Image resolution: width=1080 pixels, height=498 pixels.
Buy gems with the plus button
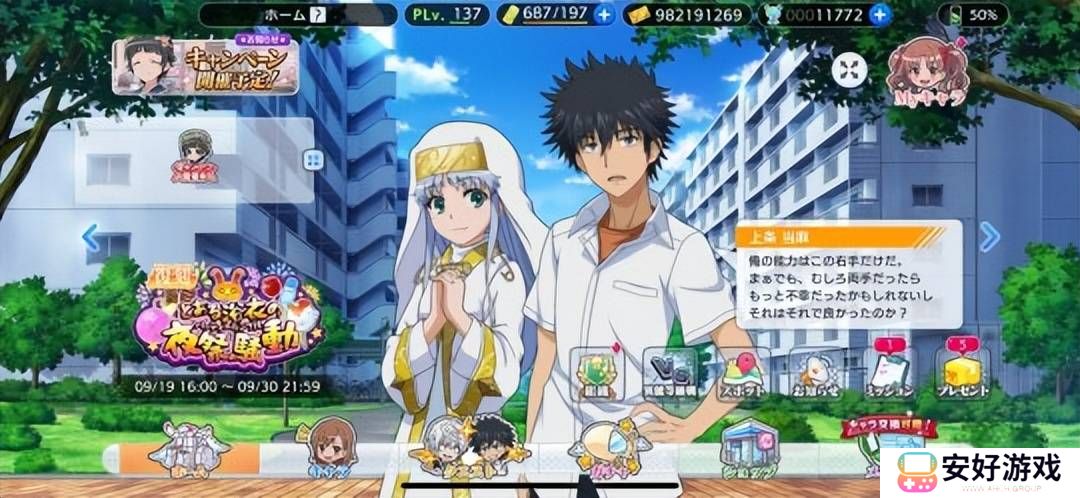[x=879, y=14]
